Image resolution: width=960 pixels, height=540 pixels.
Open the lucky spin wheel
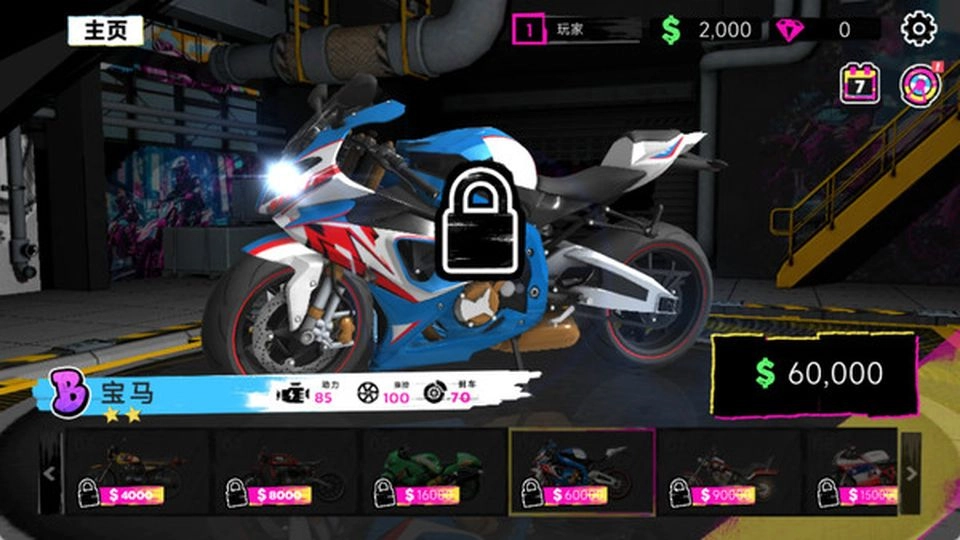[x=917, y=84]
